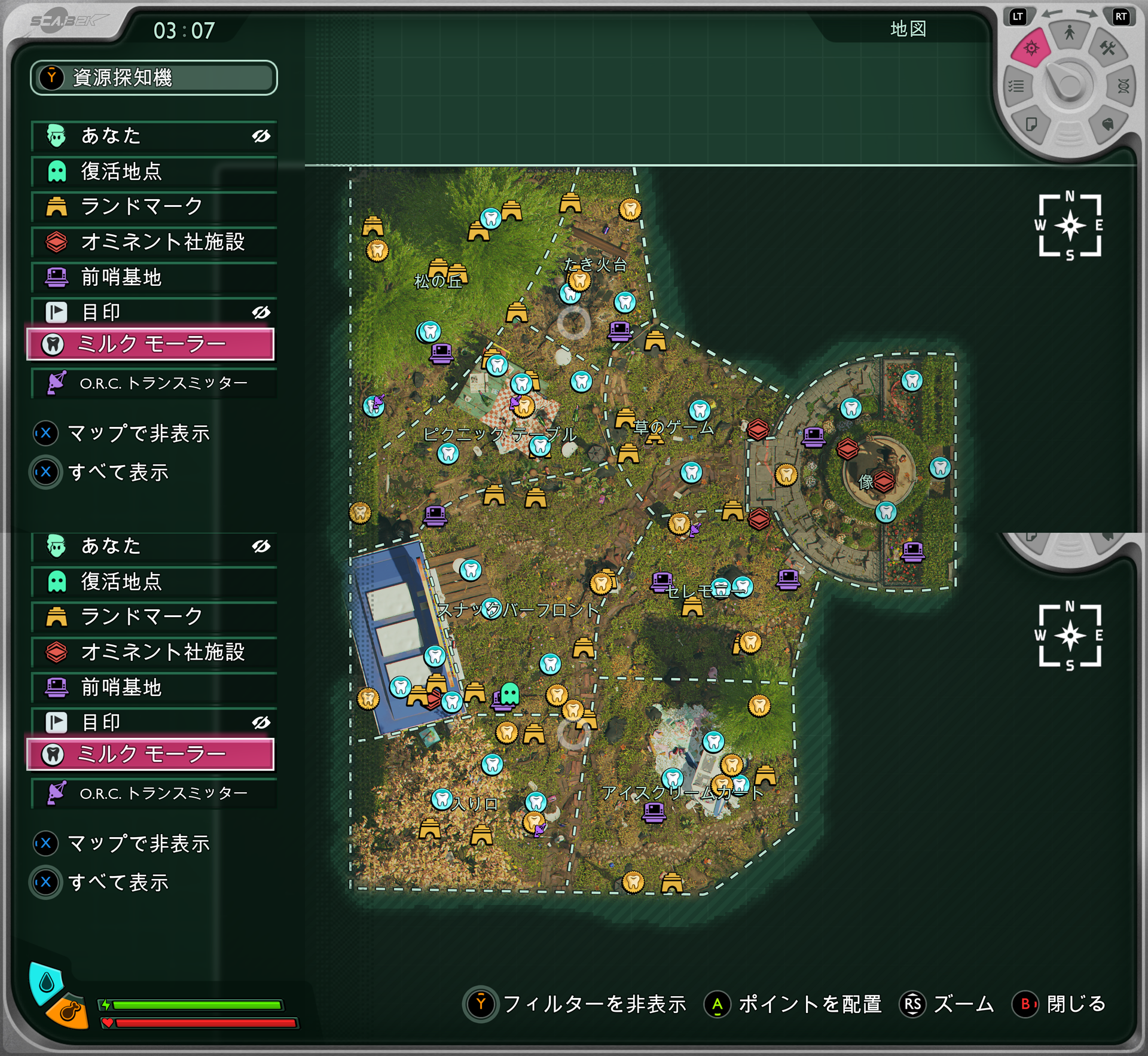This screenshot has height=1056, width=1148.
Task: Switch to the DNA helix tab
Action: 1123,87
